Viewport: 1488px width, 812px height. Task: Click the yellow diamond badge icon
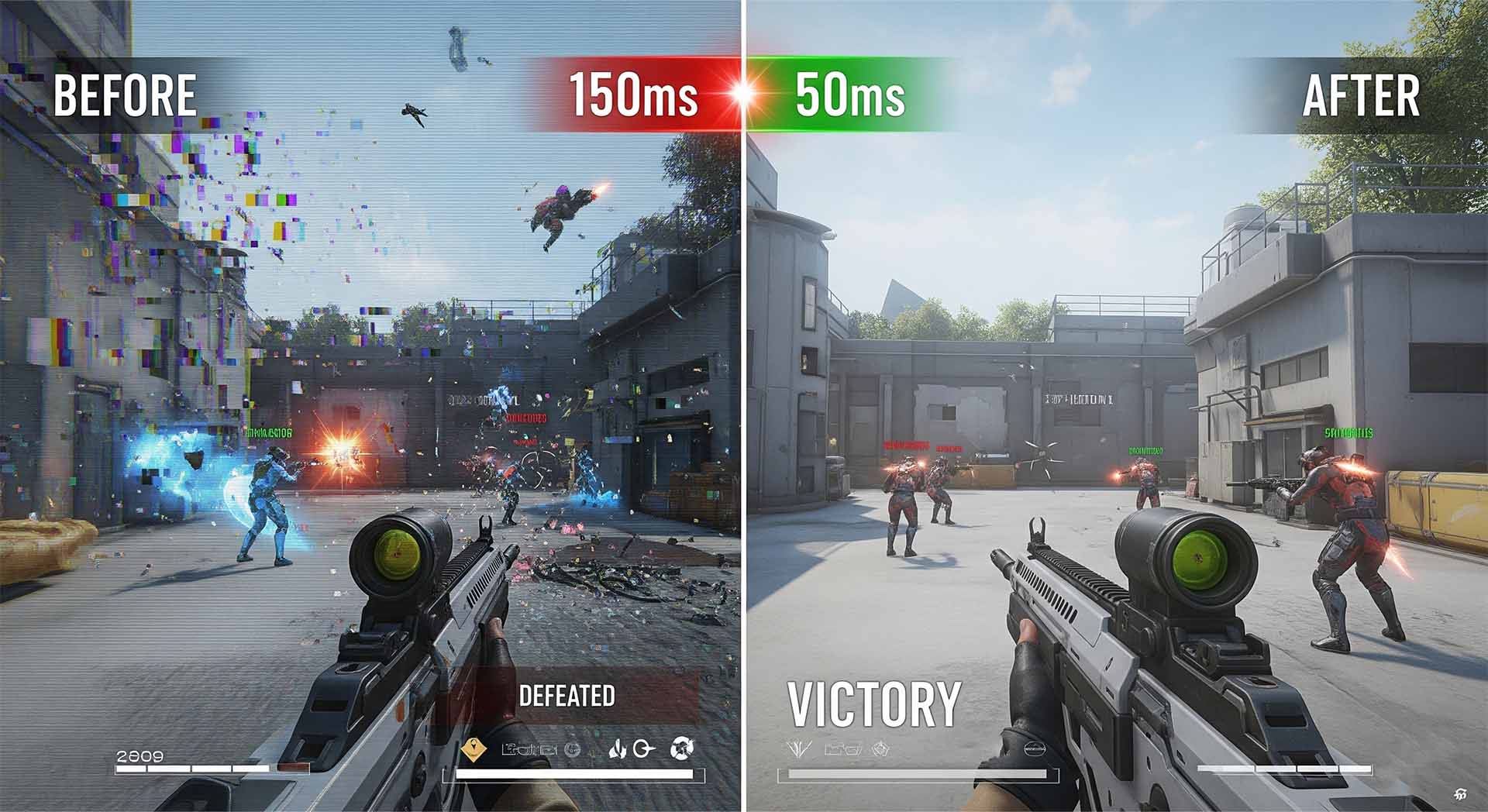point(474,749)
